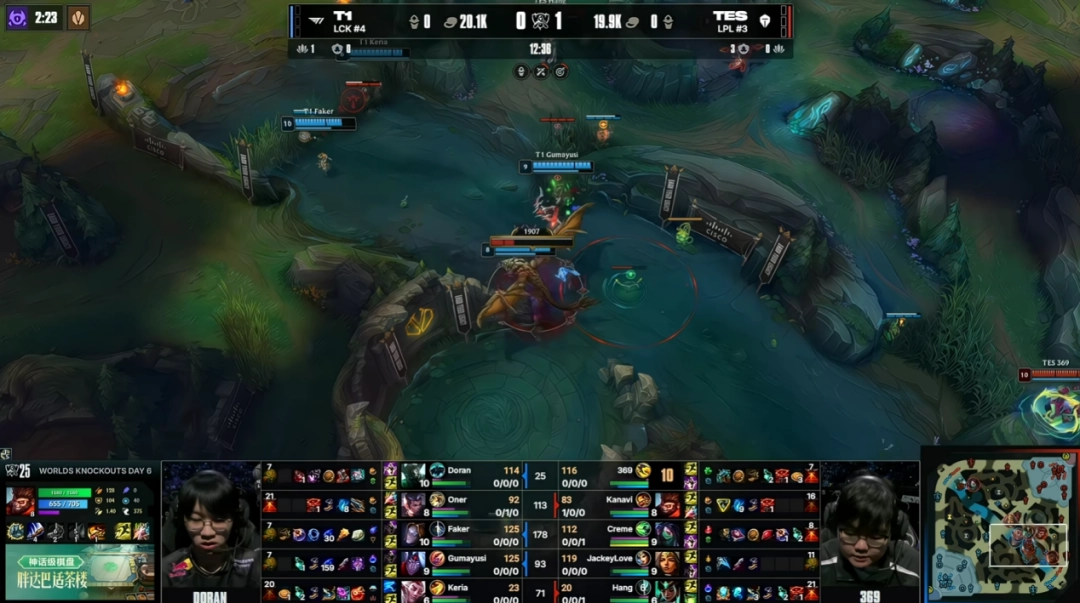The height and width of the screenshot is (603, 1080).
Task: Select the Wukong portrait in champion panel
Action: pyautogui.click(x=19, y=498)
